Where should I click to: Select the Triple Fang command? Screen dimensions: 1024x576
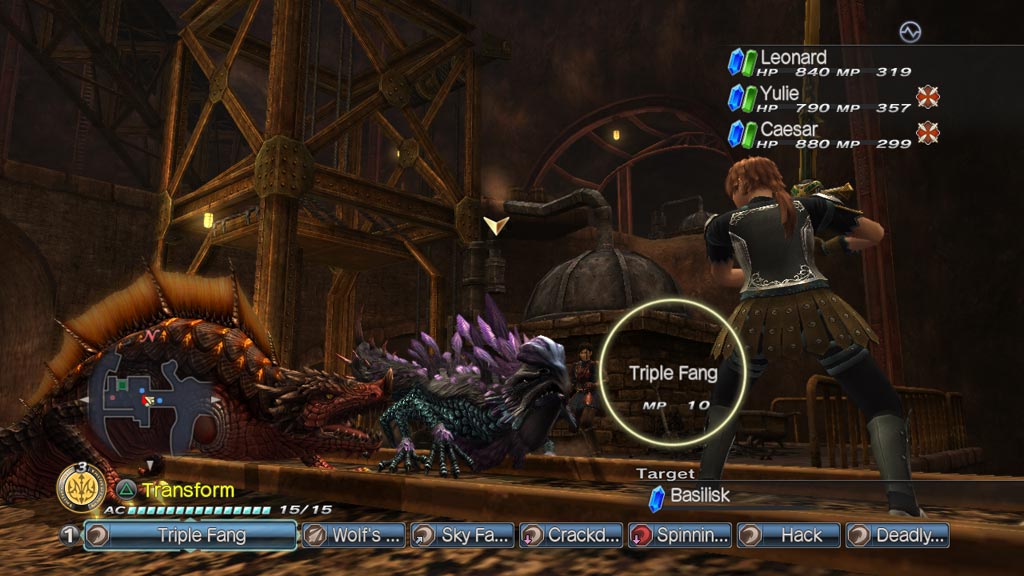(190, 535)
